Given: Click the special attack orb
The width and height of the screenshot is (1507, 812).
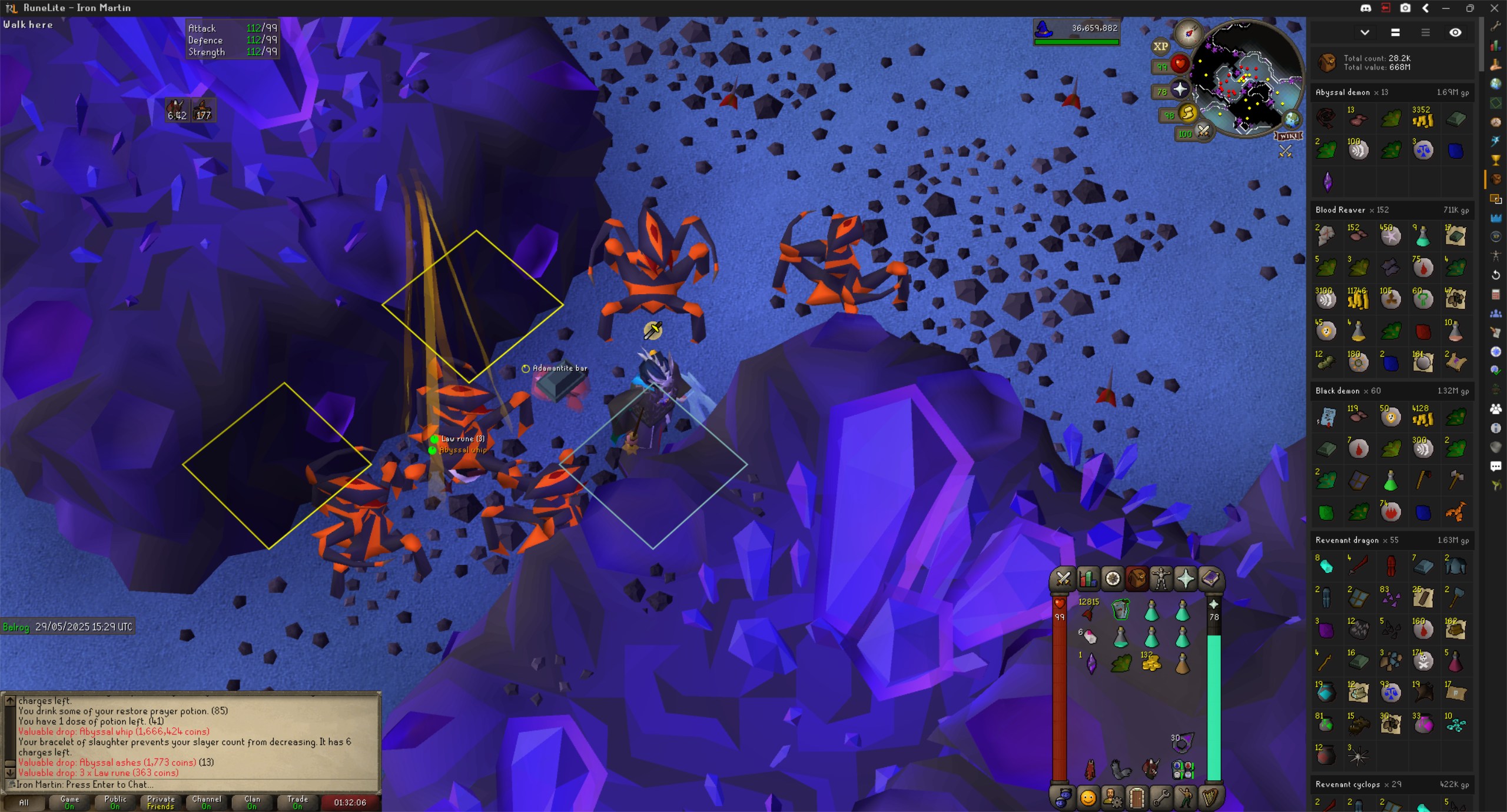Looking at the screenshot, I should (1203, 132).
